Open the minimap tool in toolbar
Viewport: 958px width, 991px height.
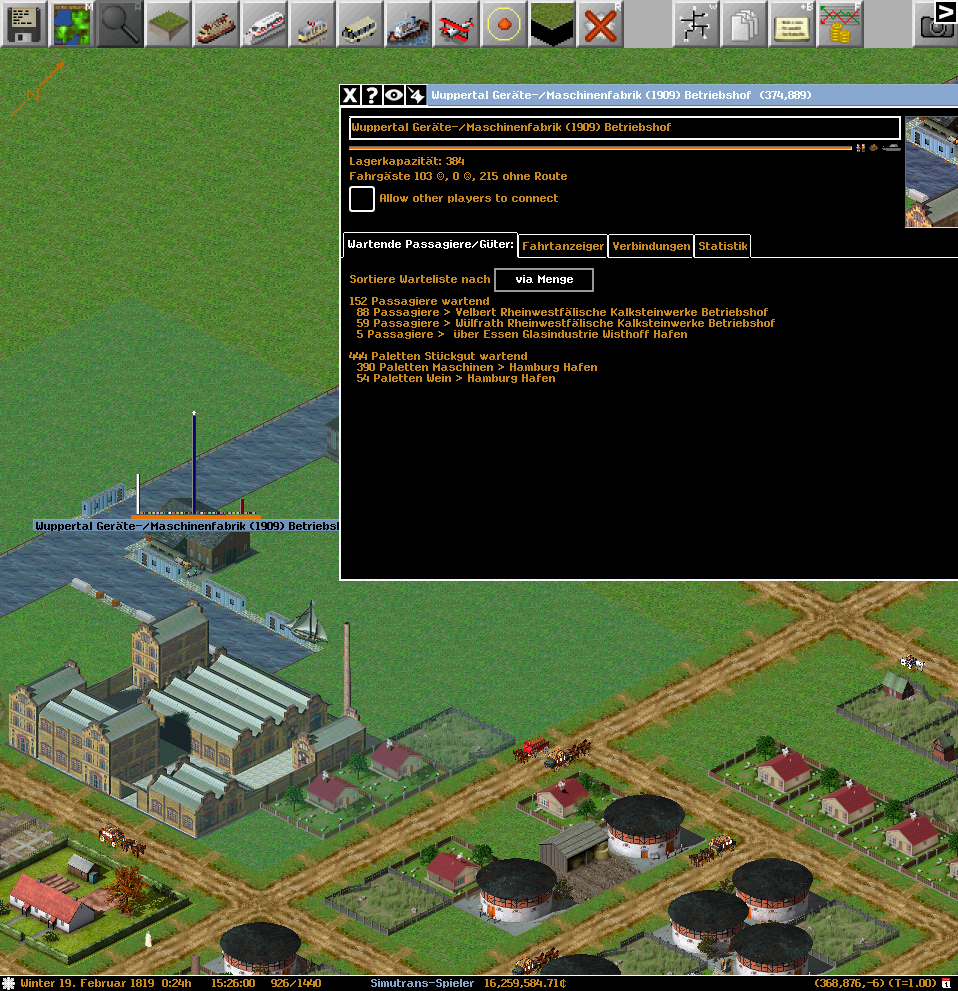click(71, 23)
